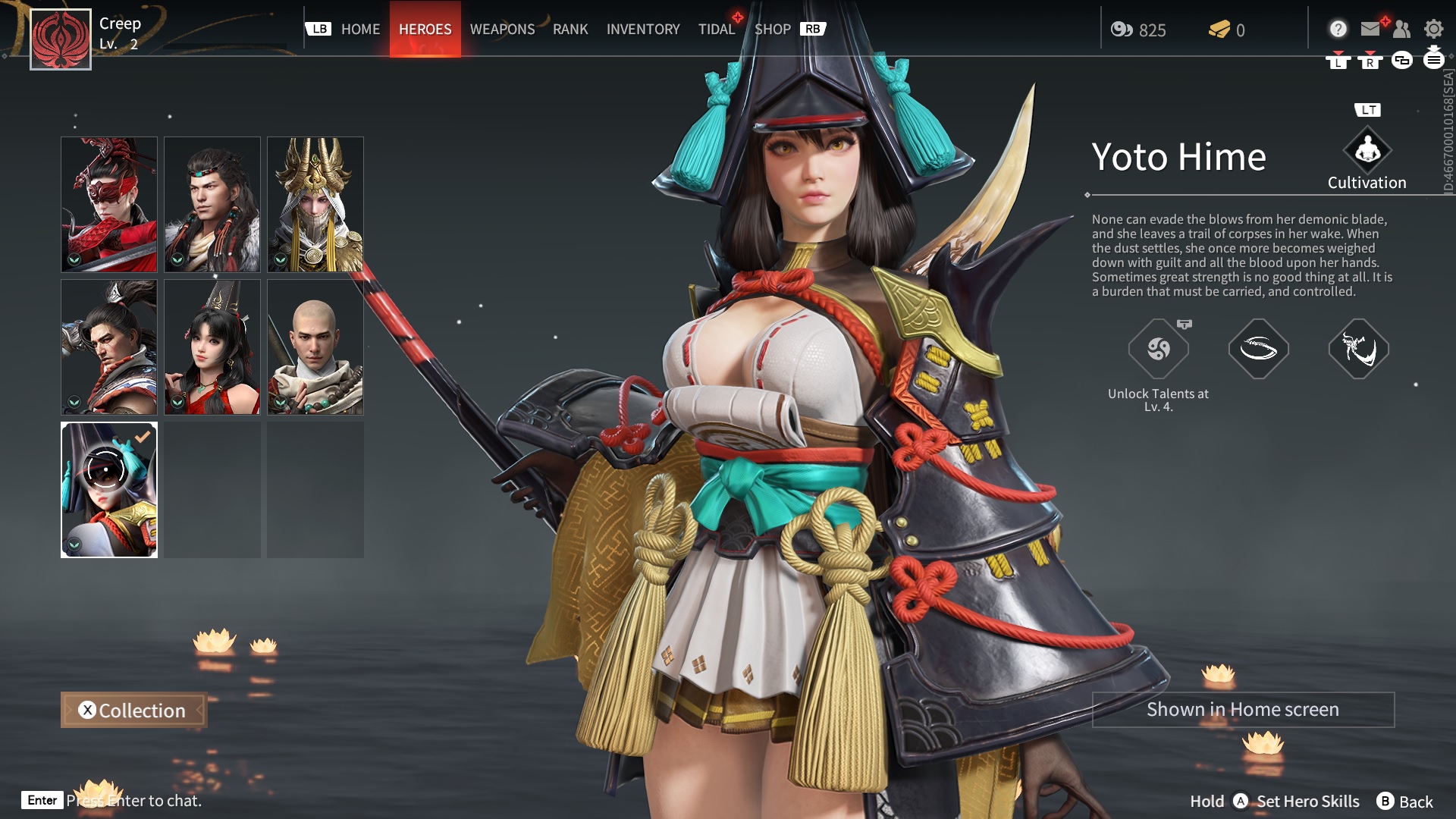Viewport: 1456px width, 819px height.
Task: Open the settings gear icon
Action: point(1433,29)
